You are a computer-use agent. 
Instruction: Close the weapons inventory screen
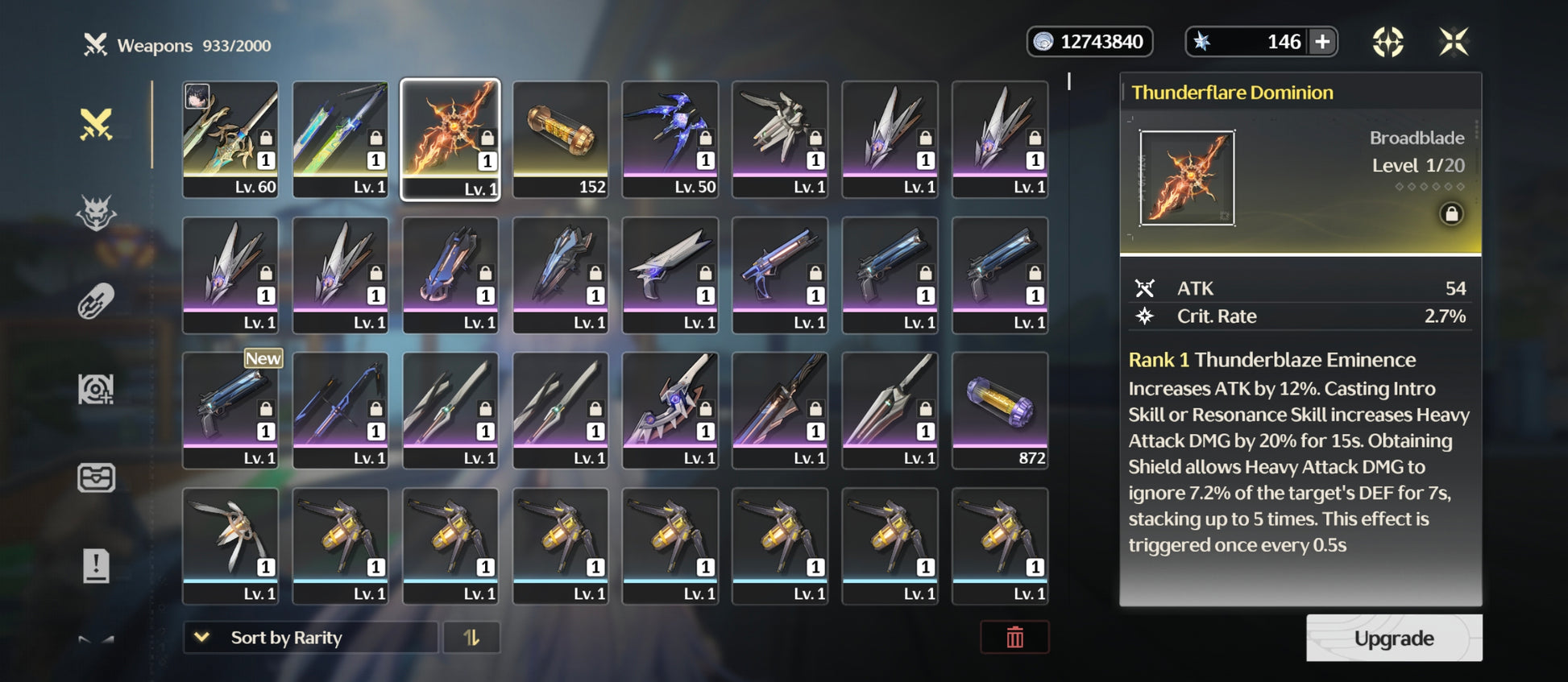[x=1454, y=42]
